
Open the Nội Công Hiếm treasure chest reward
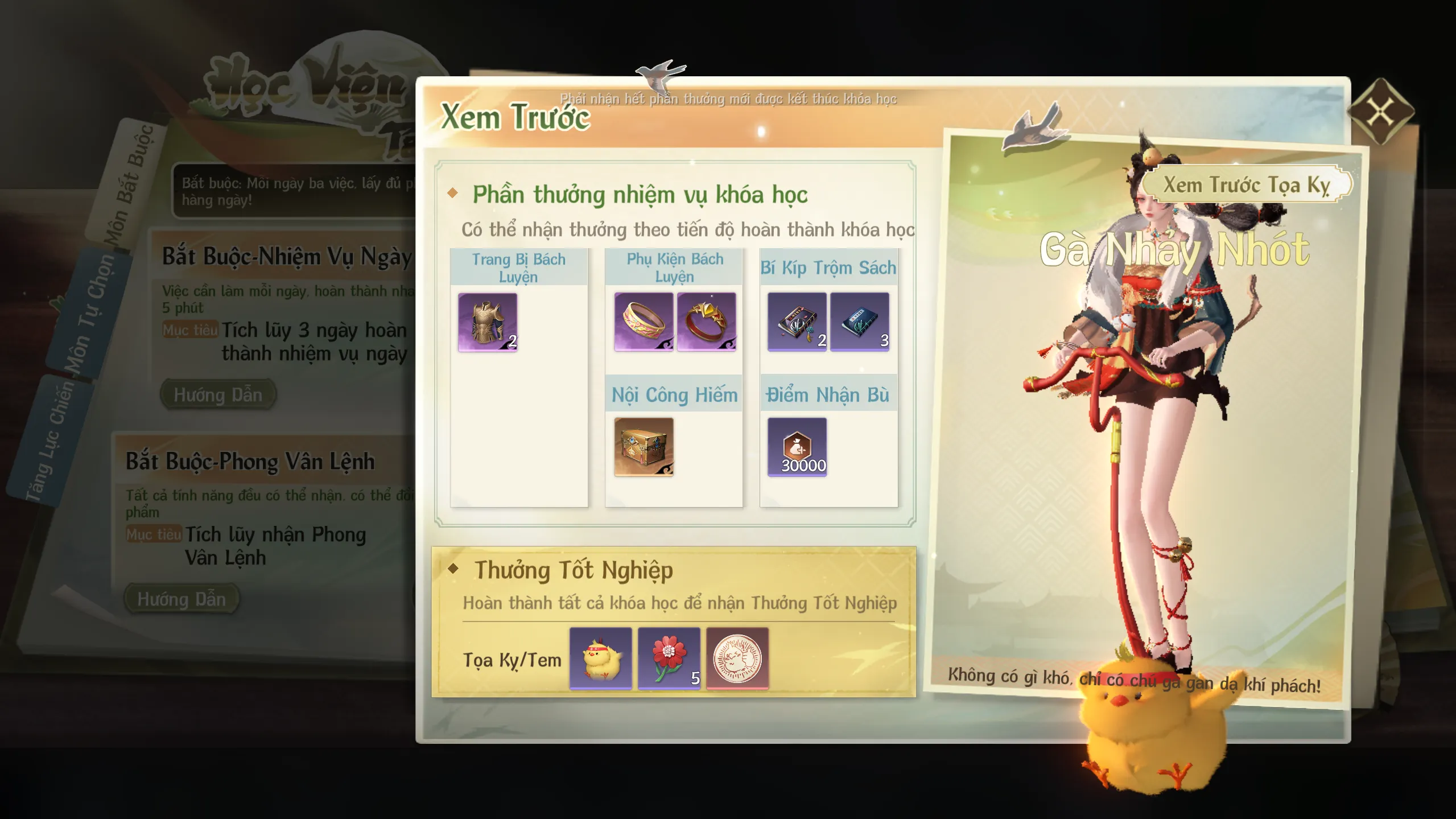click(x=644, y=447)
